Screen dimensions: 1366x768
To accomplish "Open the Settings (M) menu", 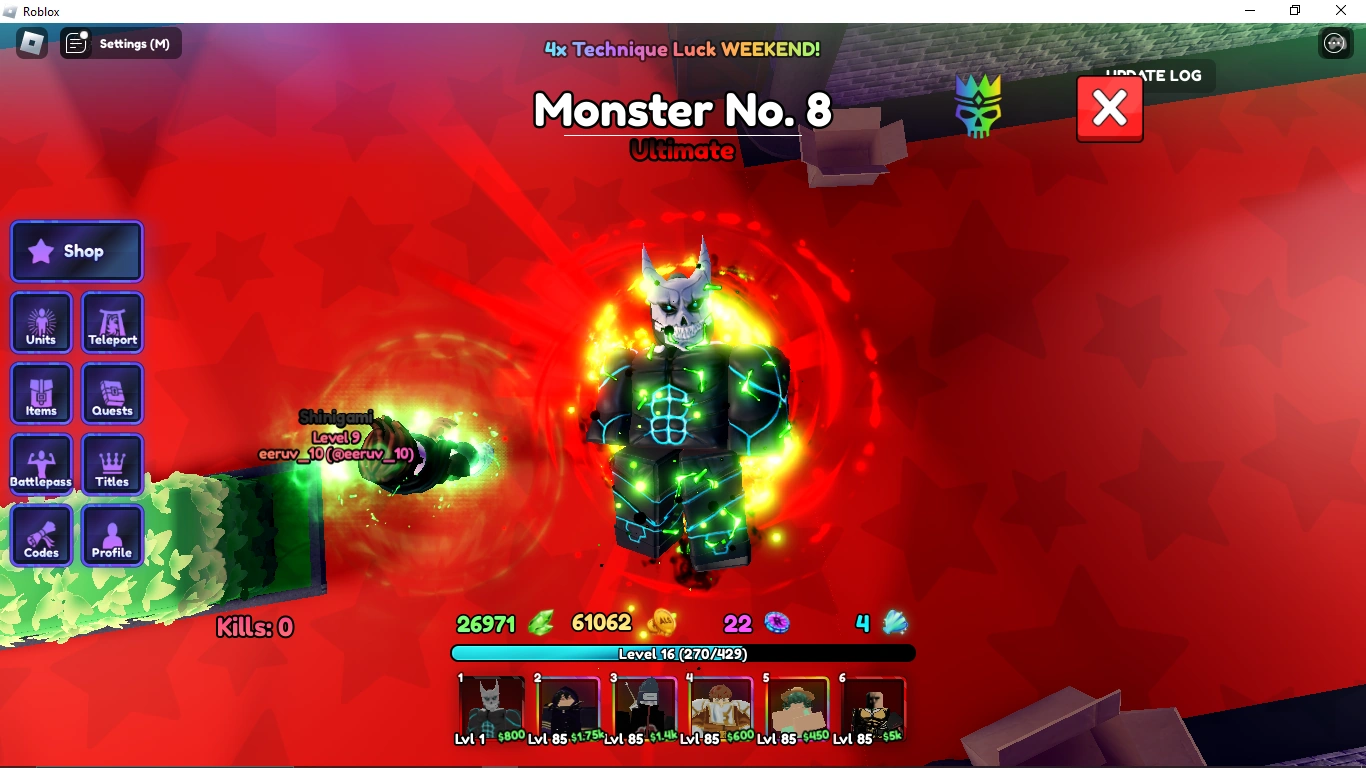I will pyautogui.click(x=120, y=43).
